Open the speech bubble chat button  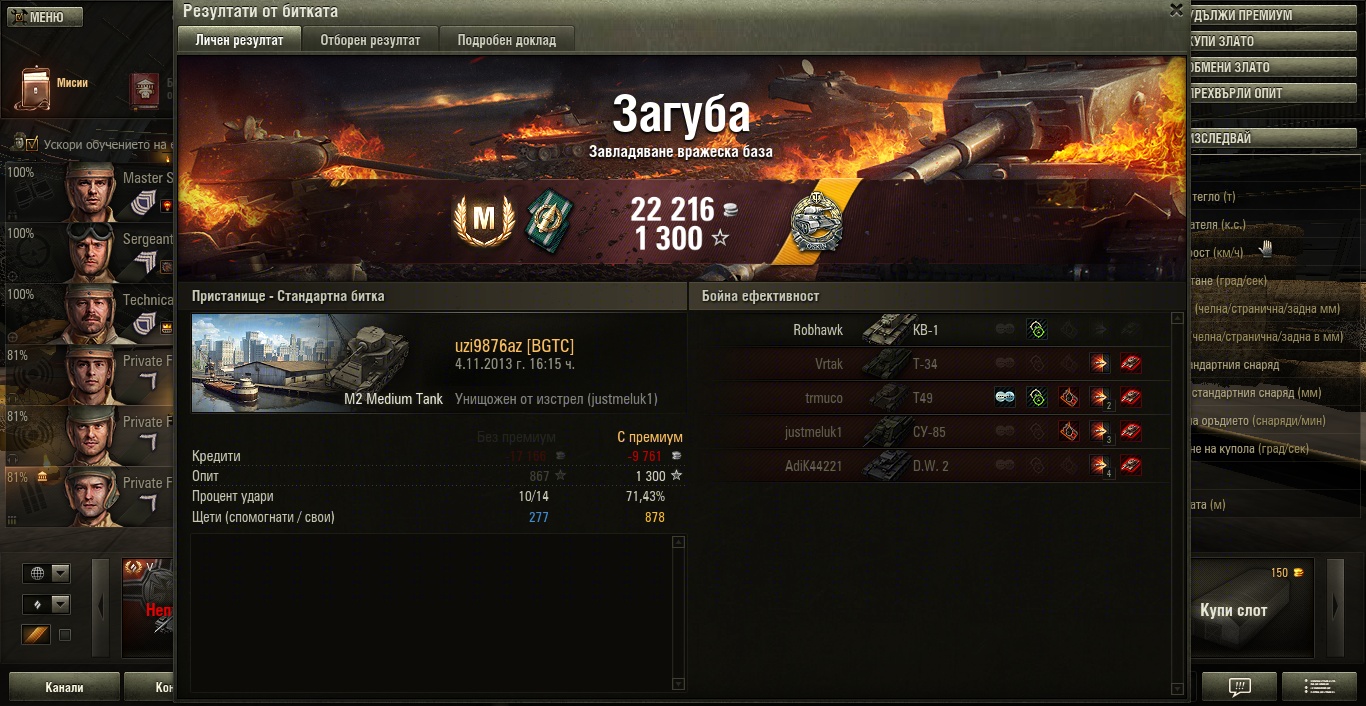(x=1239, y=687)
